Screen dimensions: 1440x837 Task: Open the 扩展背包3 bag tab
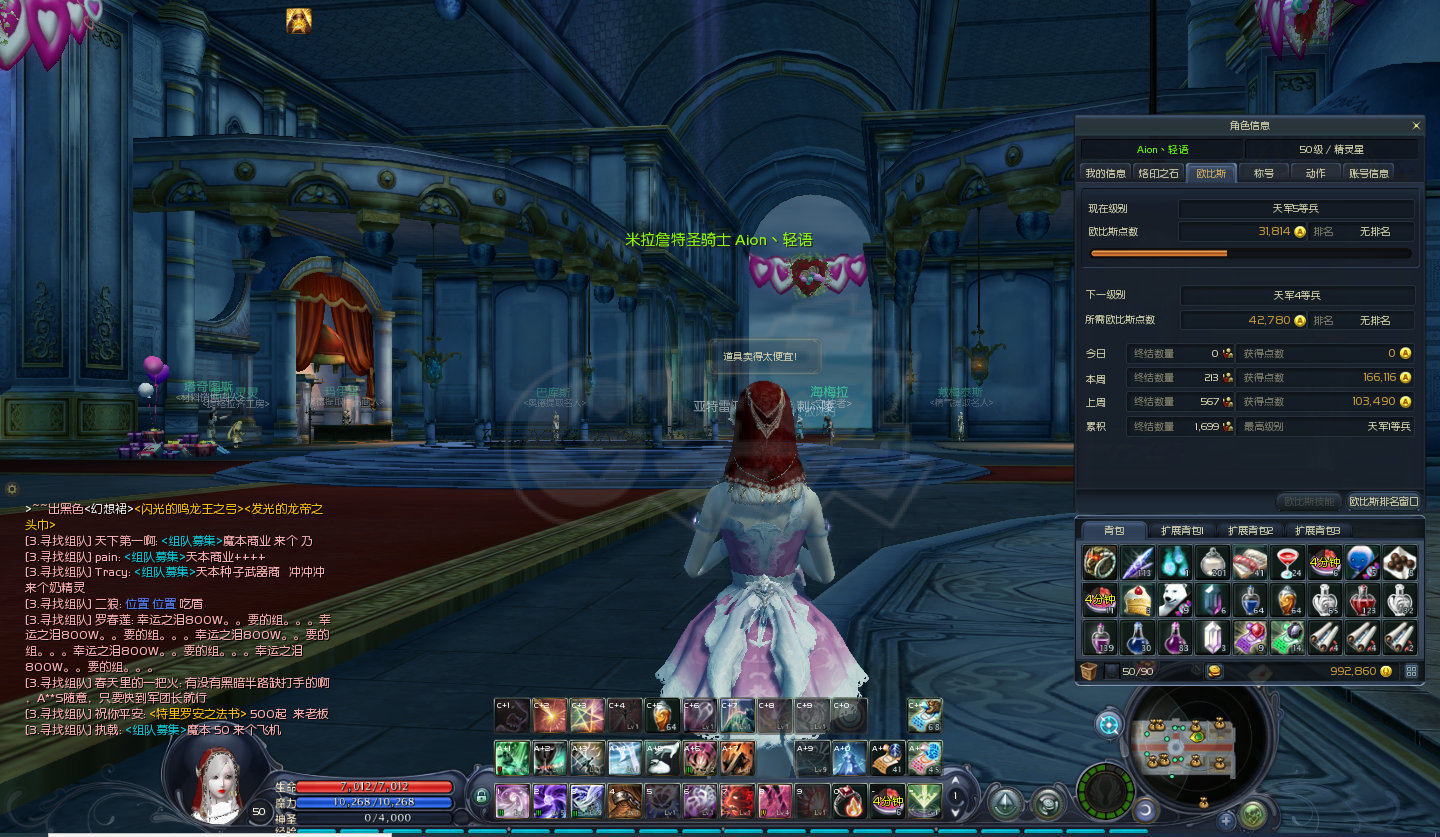click(x=1316, y=530)
